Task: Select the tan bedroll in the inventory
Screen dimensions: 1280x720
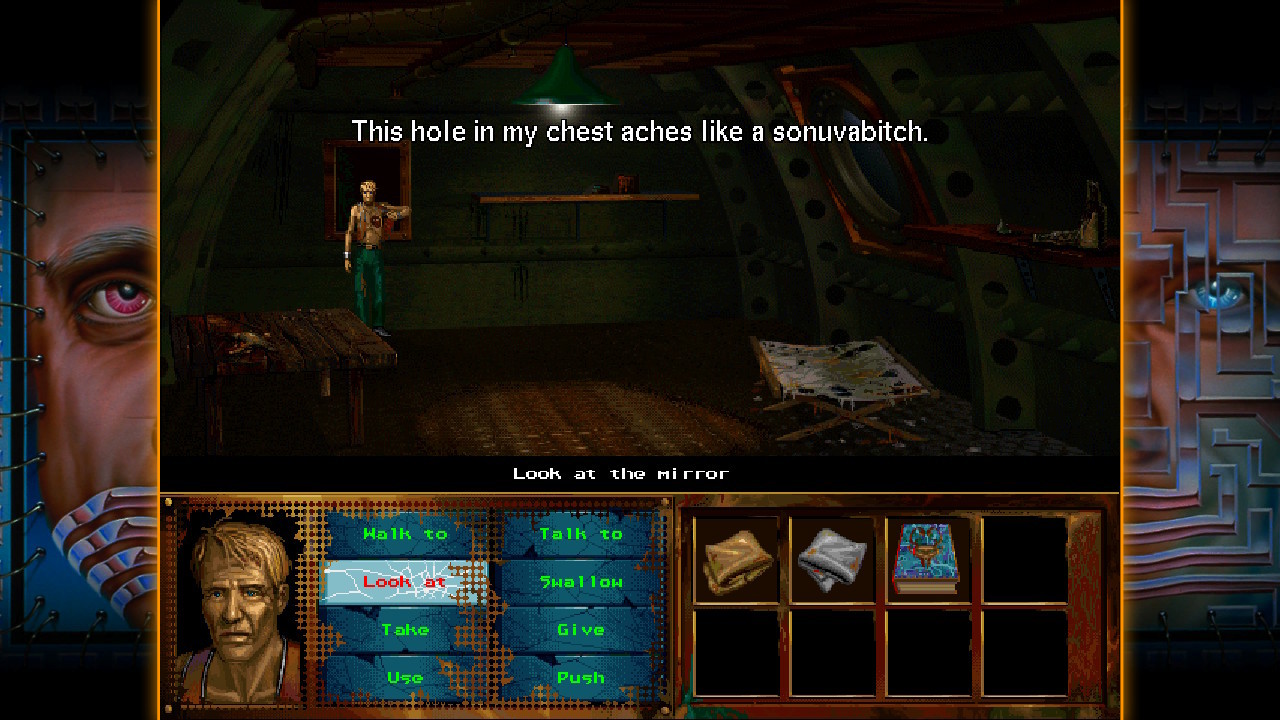Action: tap(737, 560)
